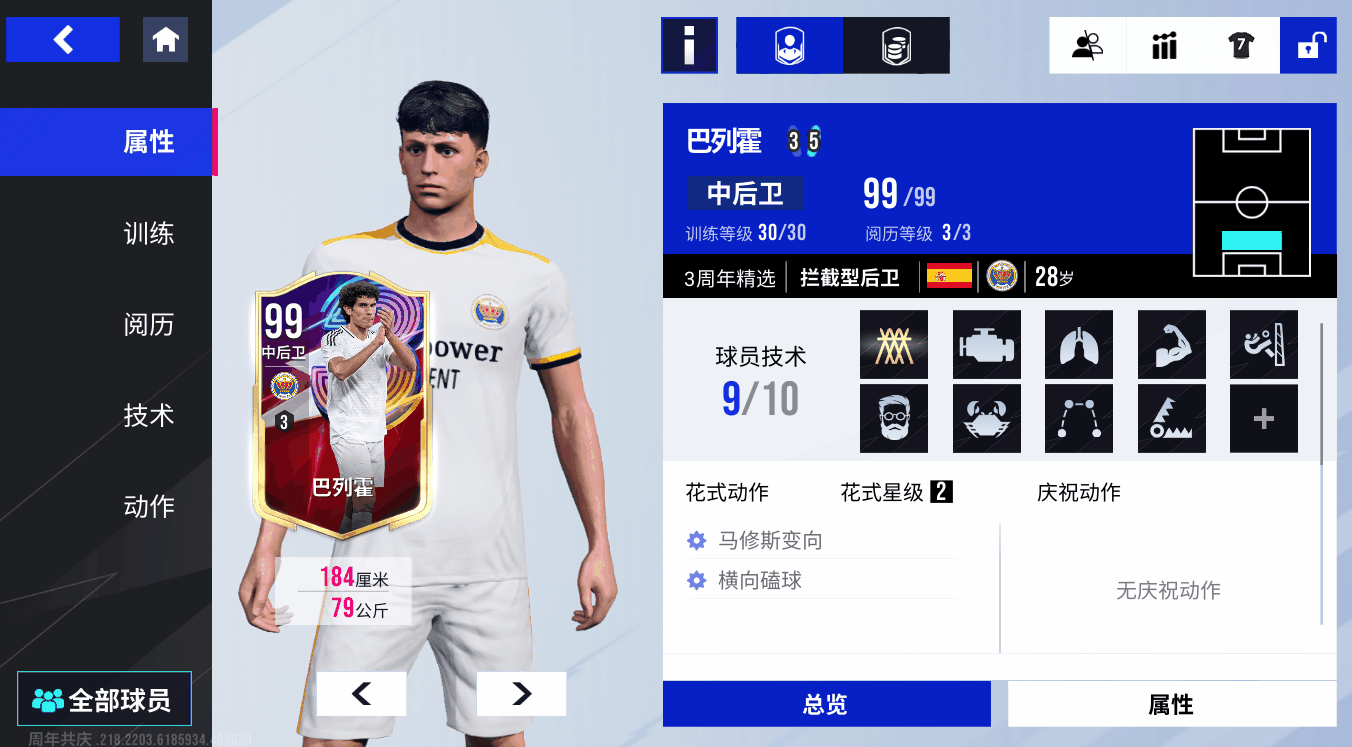
Task: Switch to the 技术 section
Action: click(148, 416)
